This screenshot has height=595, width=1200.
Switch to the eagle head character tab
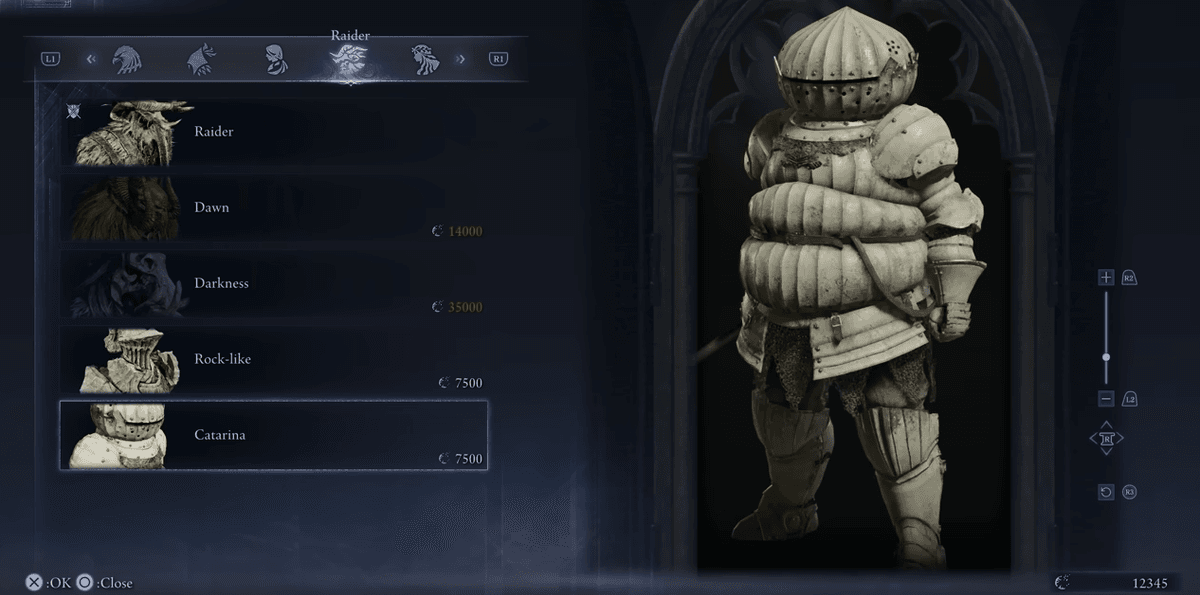click(128, 59)
